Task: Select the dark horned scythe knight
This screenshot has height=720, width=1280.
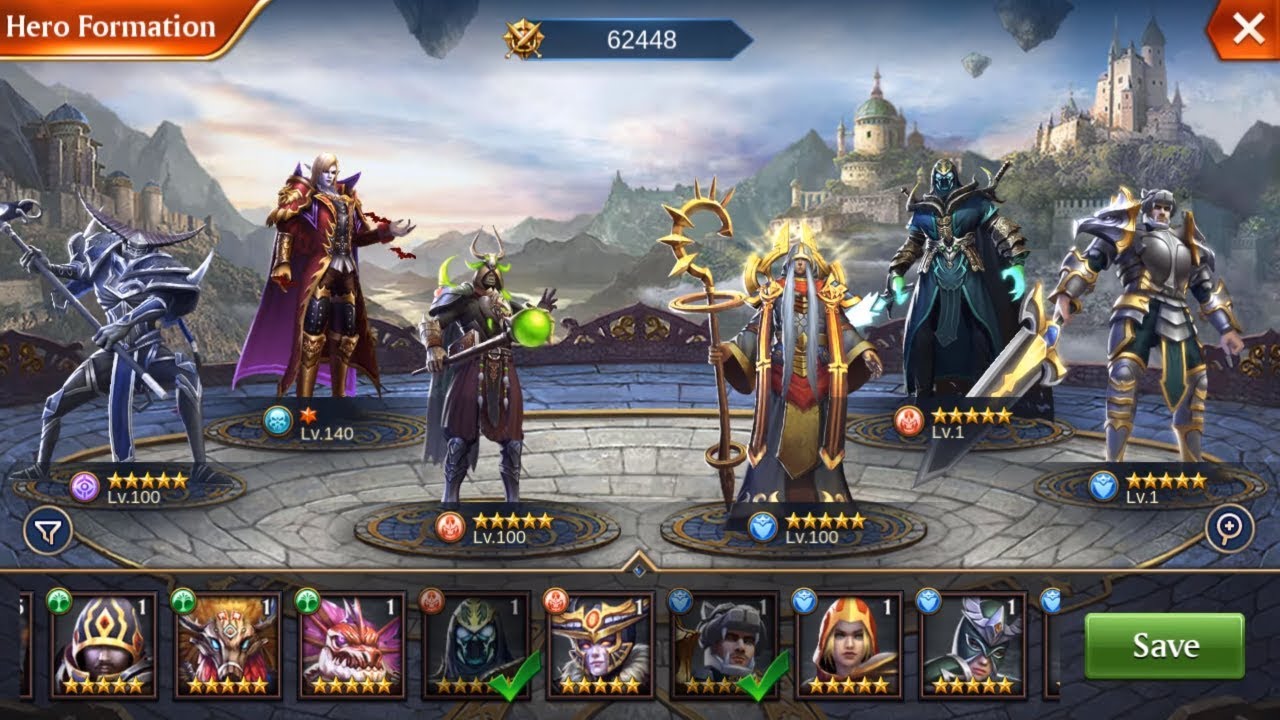Action: tap(120, 340)
